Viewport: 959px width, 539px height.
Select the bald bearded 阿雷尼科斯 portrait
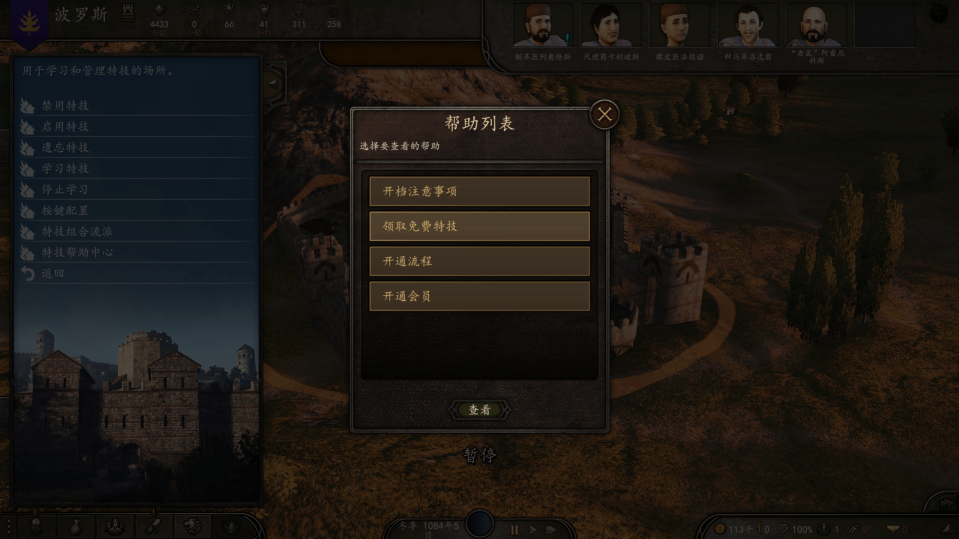(x=813, y=26)
